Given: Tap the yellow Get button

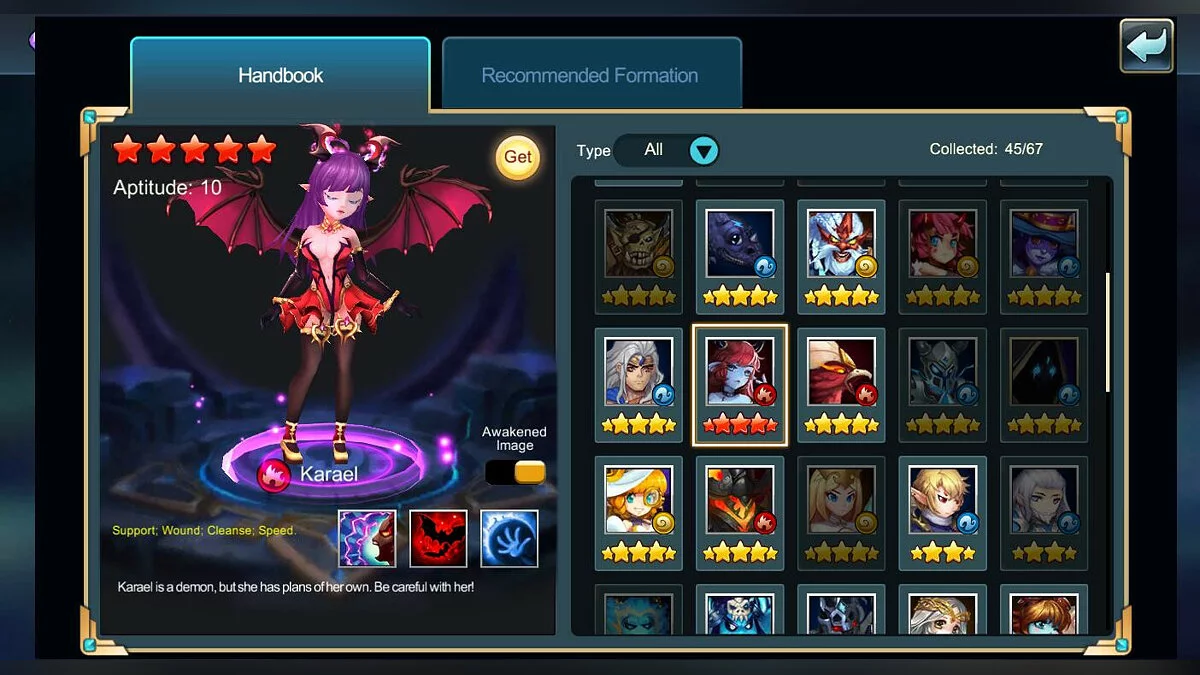Looking at the screenshot, I should [517, 157].
